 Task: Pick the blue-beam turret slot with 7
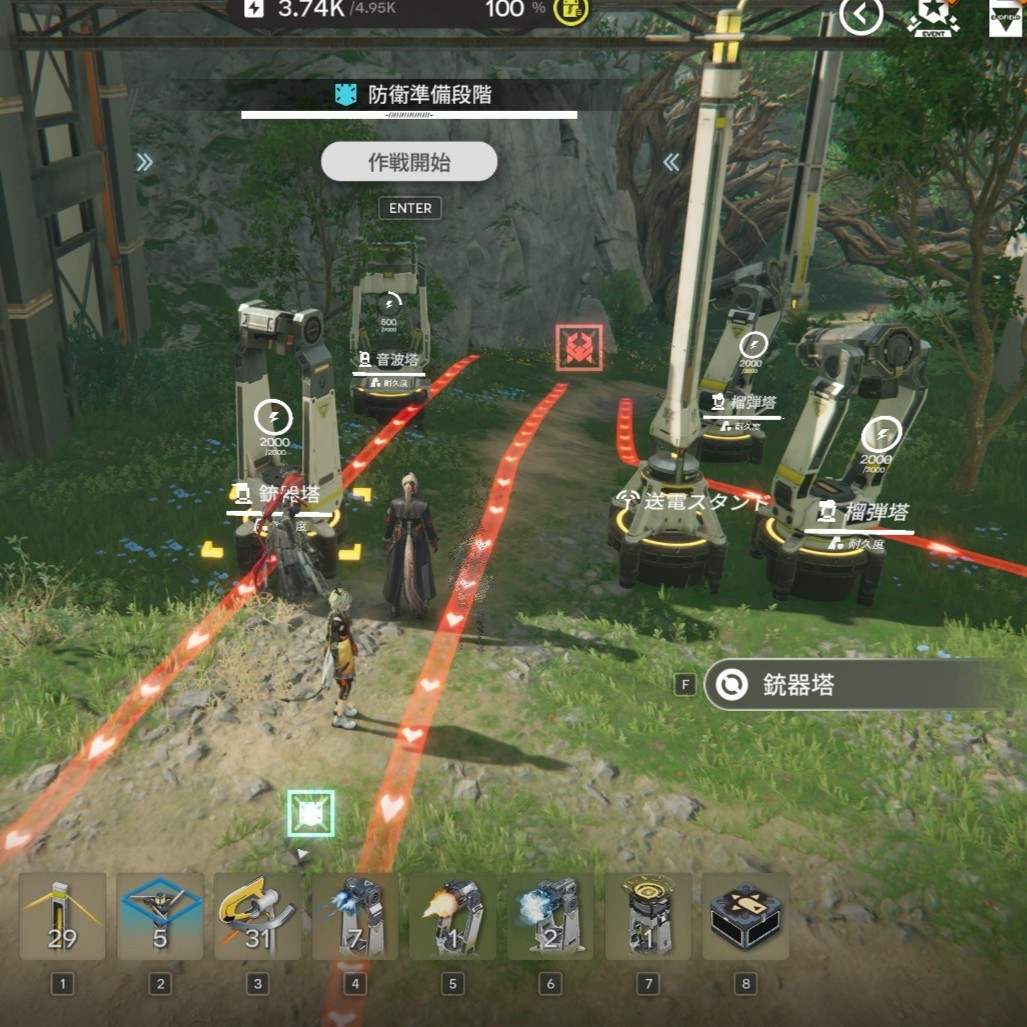355,916
